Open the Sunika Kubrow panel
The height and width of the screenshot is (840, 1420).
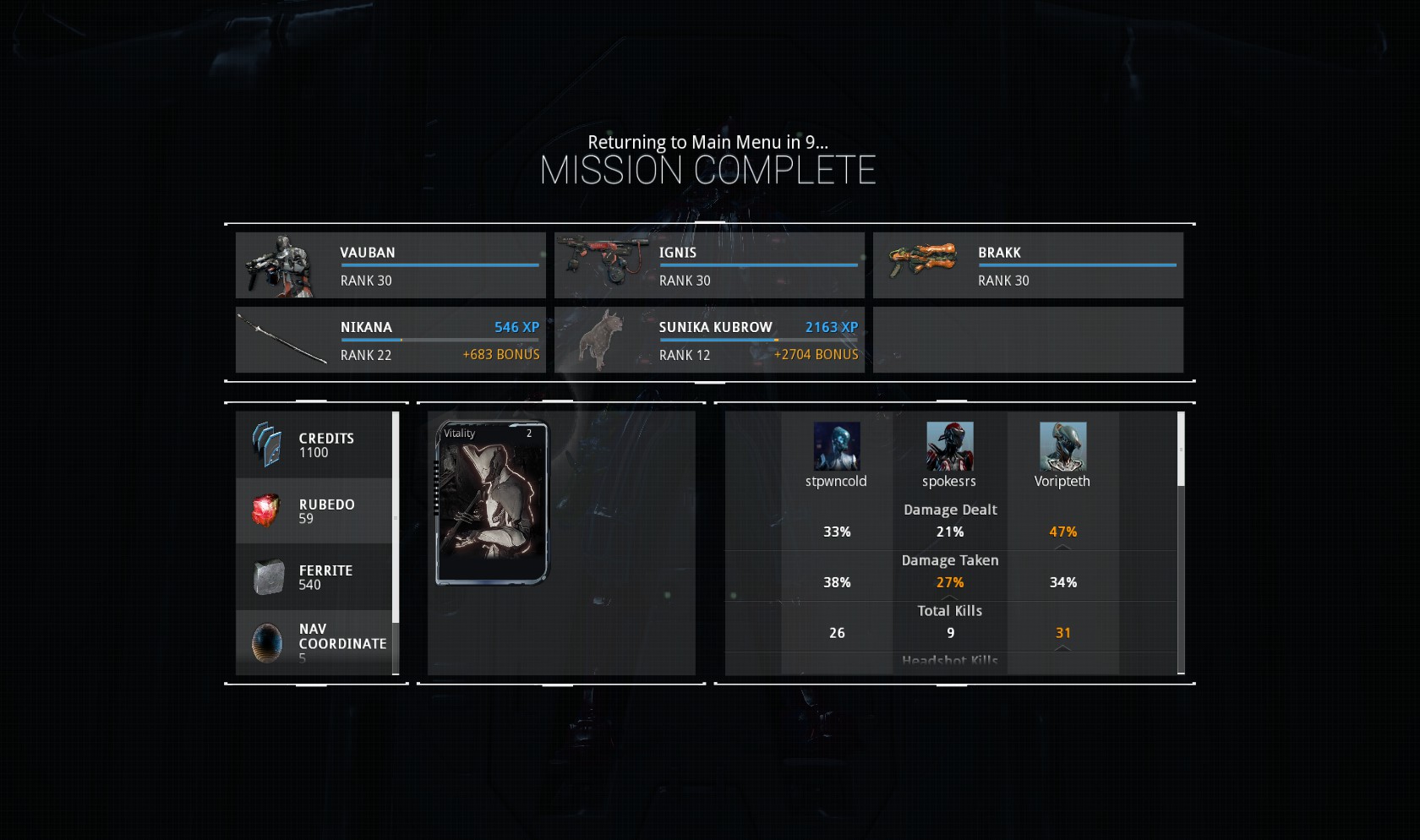pyautogui.click(x=709, y=340)
